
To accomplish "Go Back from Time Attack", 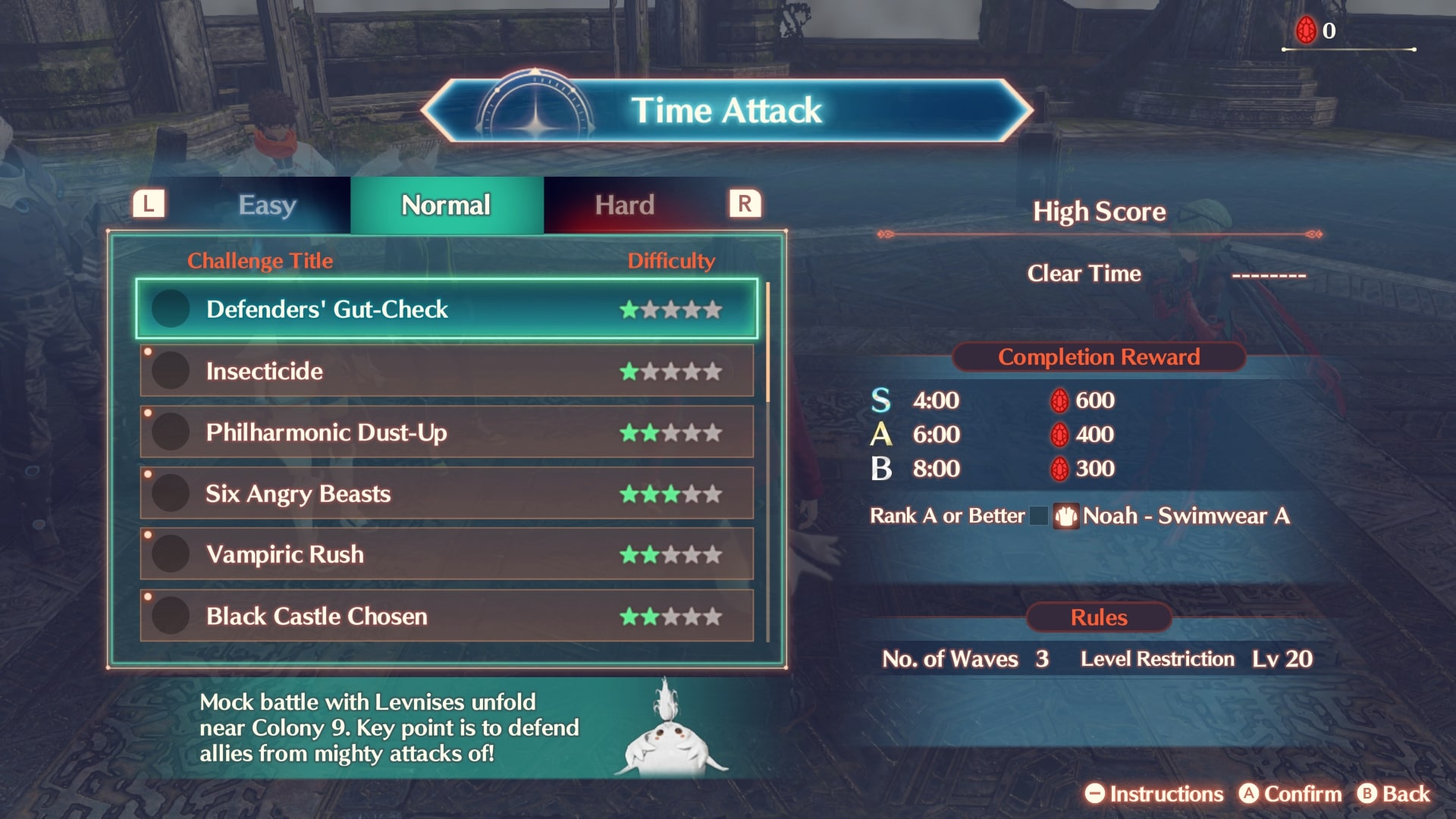I will click(1394, 794).
